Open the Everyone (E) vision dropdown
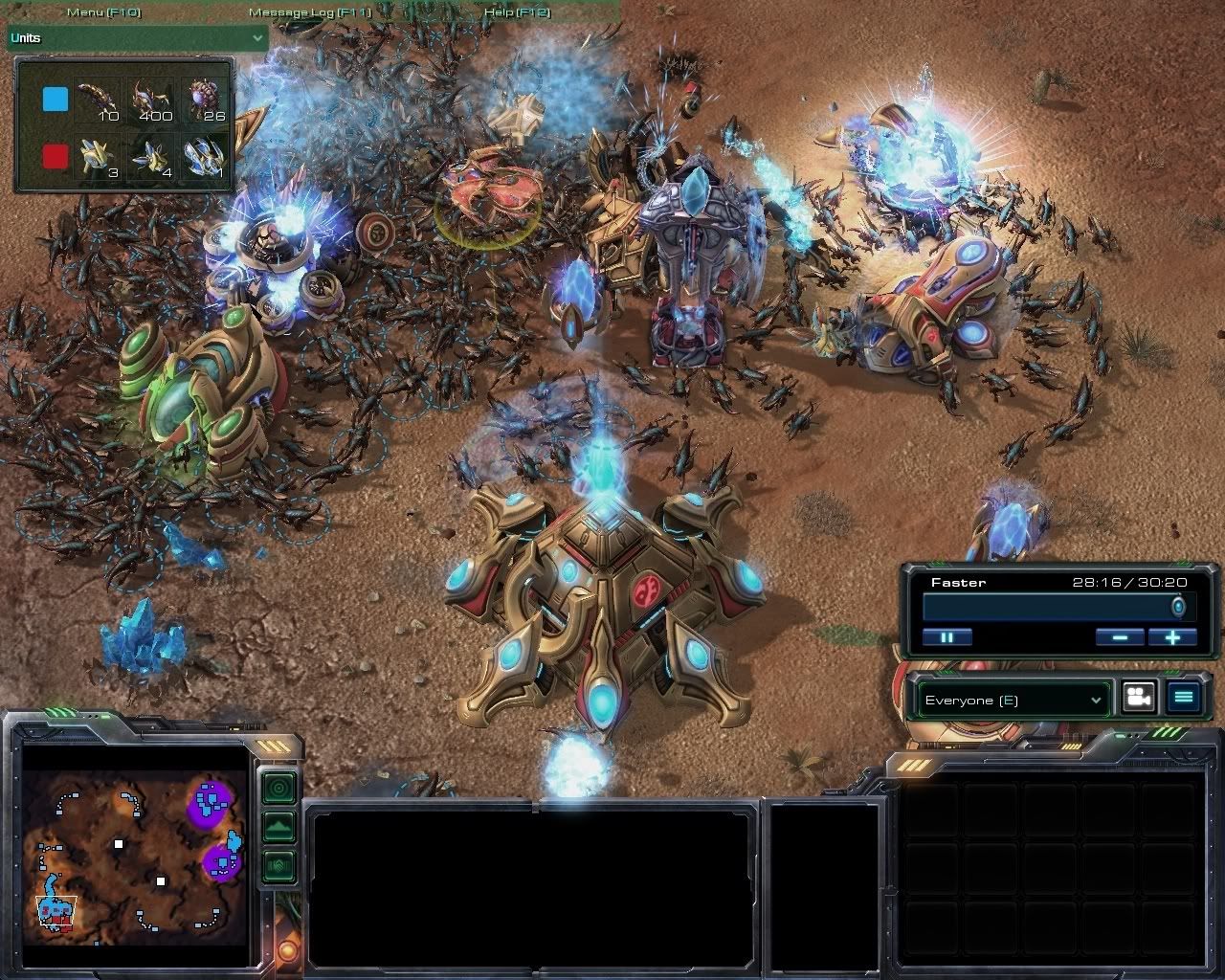The height and width of the screenshot is (980, 1225). (x=1013, y=700)
